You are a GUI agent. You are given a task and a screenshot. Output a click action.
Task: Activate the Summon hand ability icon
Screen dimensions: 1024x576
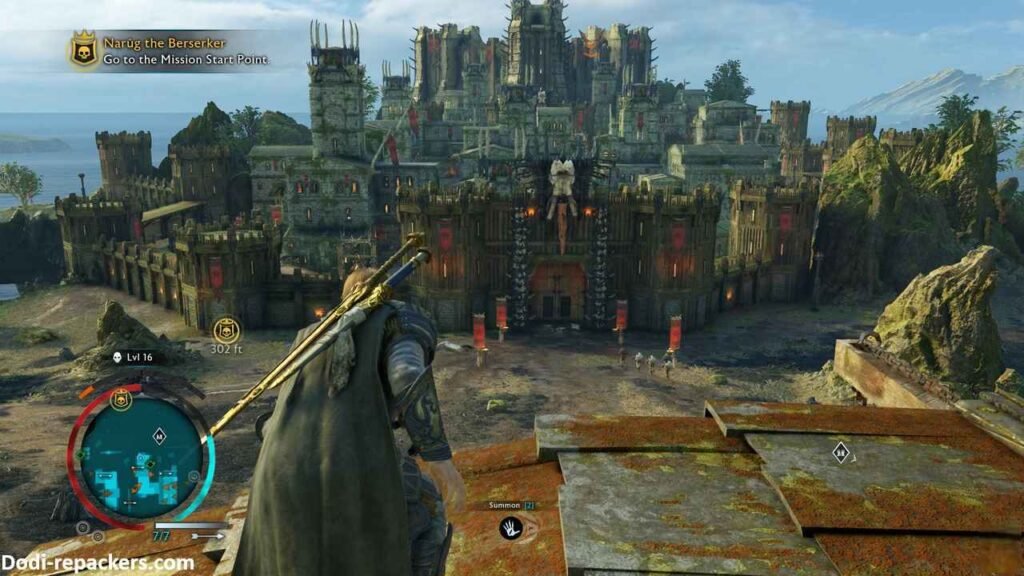click(x=510, y=527)
